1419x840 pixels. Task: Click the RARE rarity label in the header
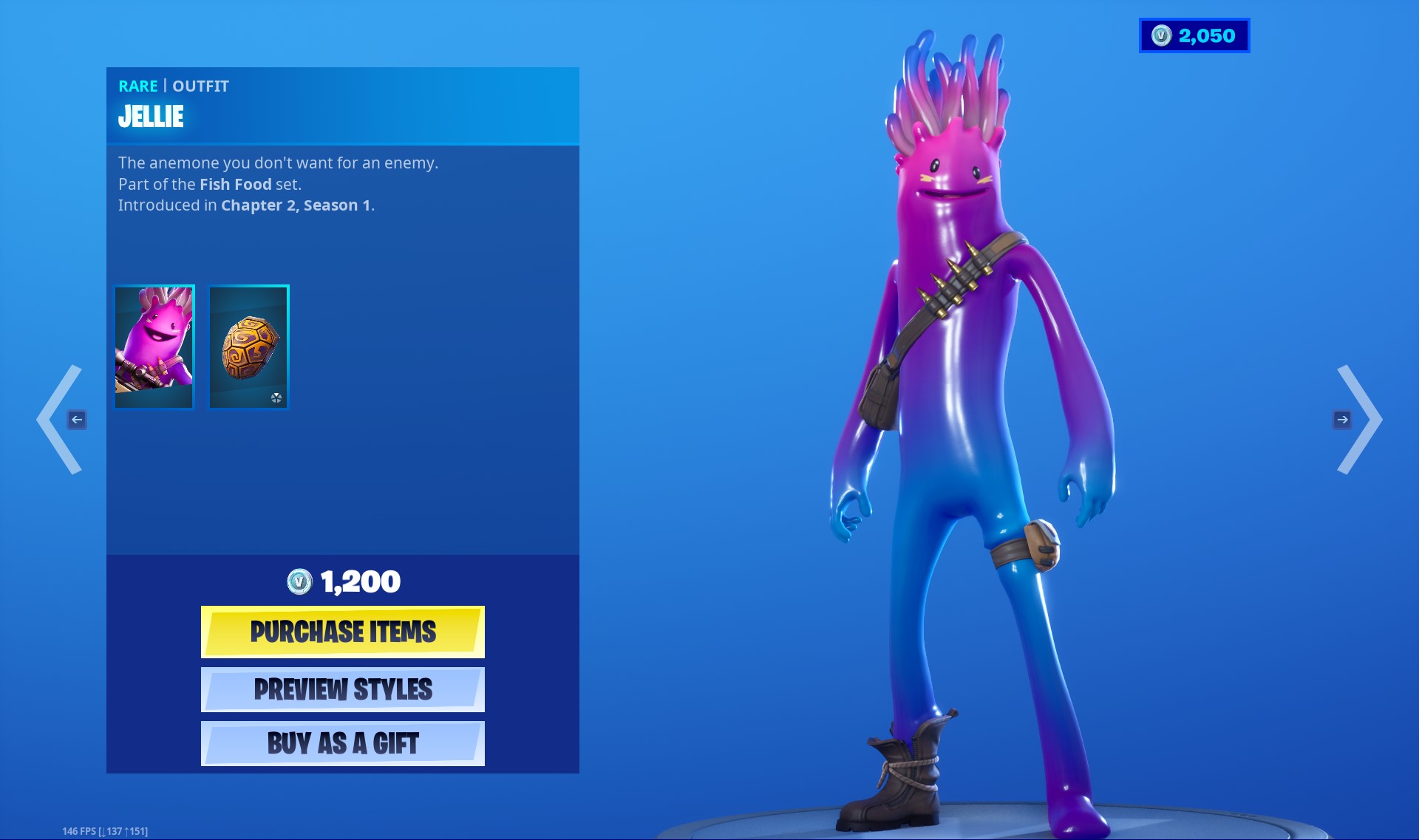click(137, 86)
